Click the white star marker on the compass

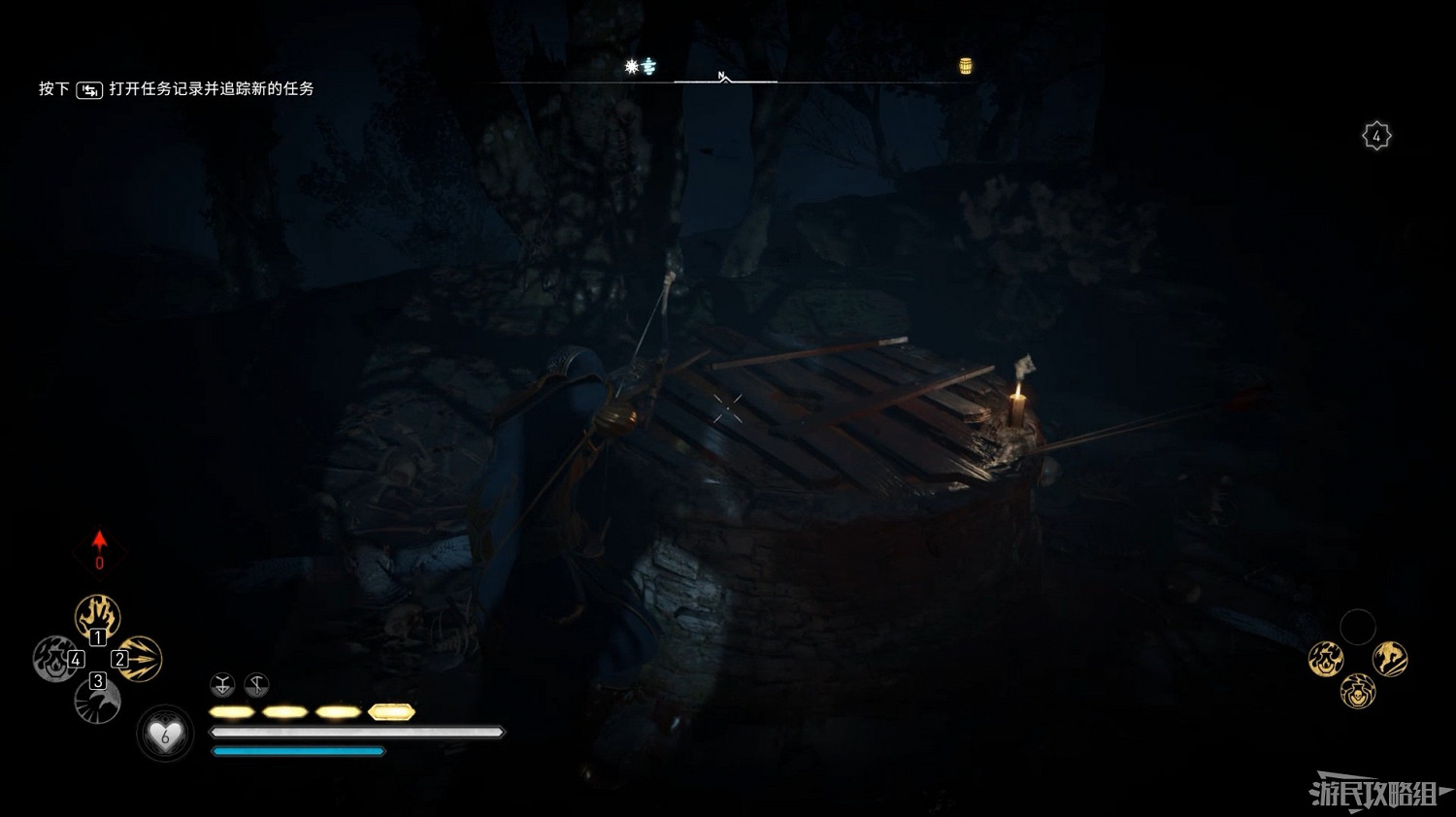tap(630, 66)
